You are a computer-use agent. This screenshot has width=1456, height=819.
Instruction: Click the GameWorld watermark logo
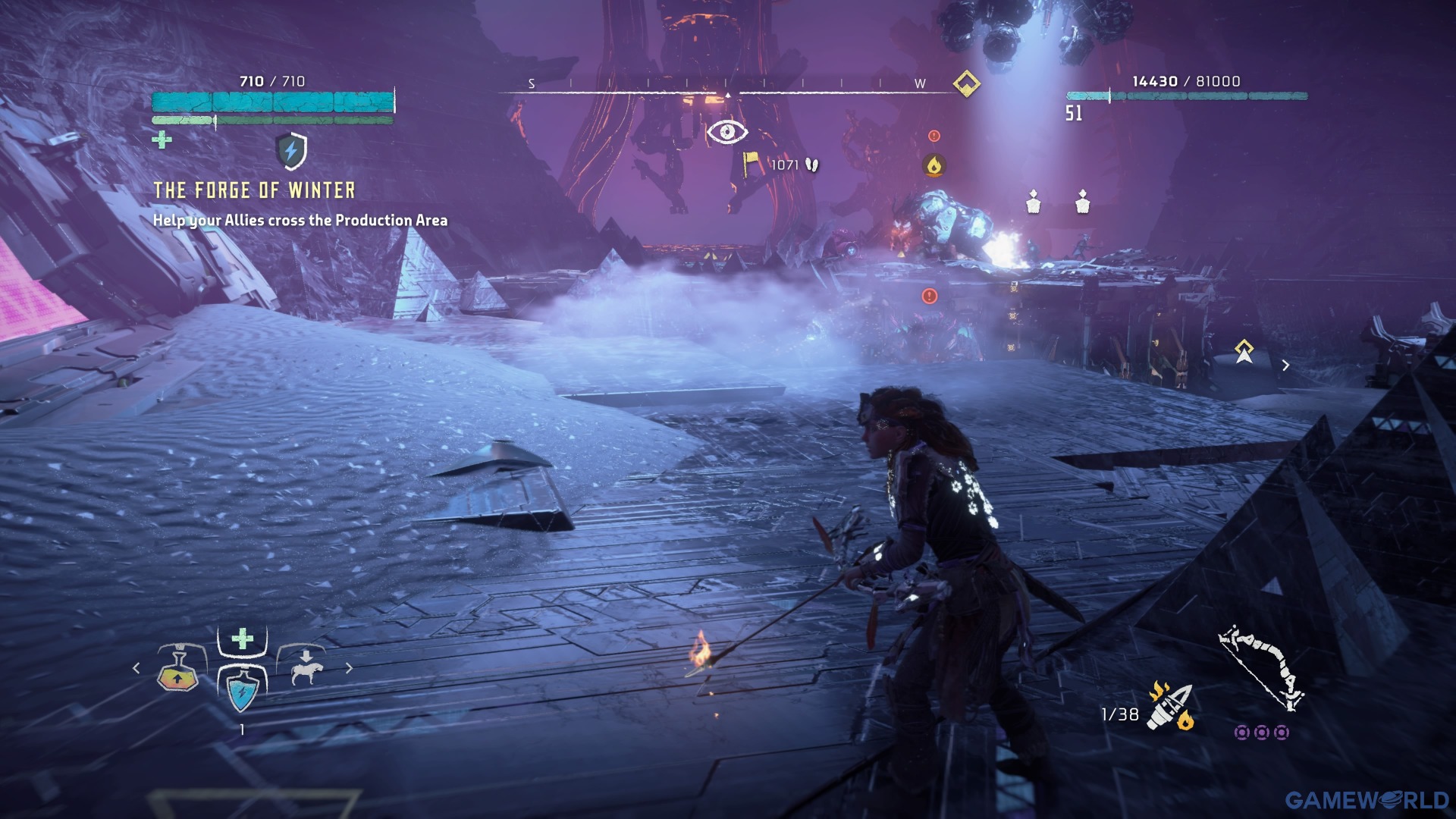pos(1367,800)
